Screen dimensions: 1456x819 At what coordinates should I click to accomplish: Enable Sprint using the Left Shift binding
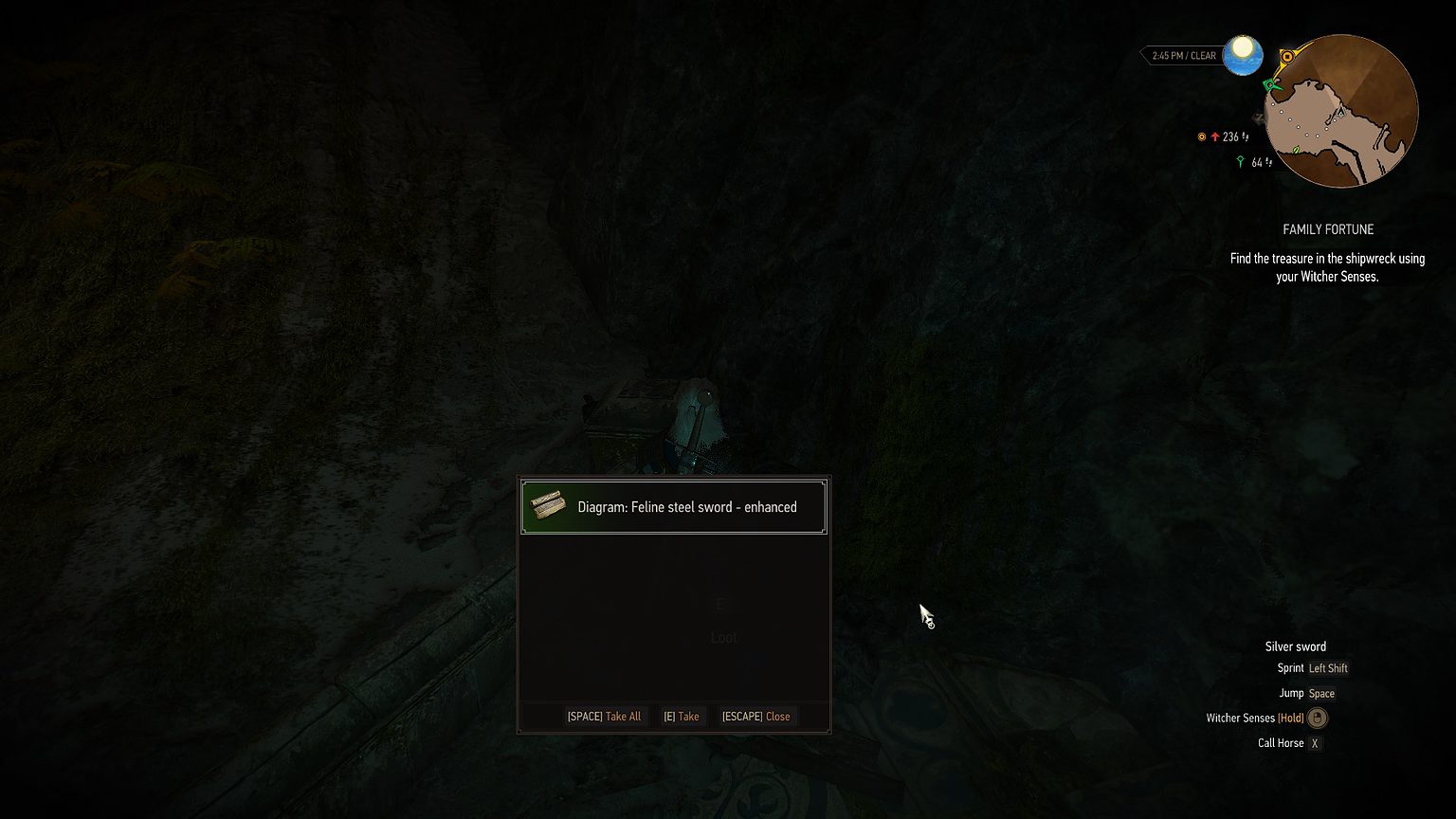click(x=1328, y=668)
